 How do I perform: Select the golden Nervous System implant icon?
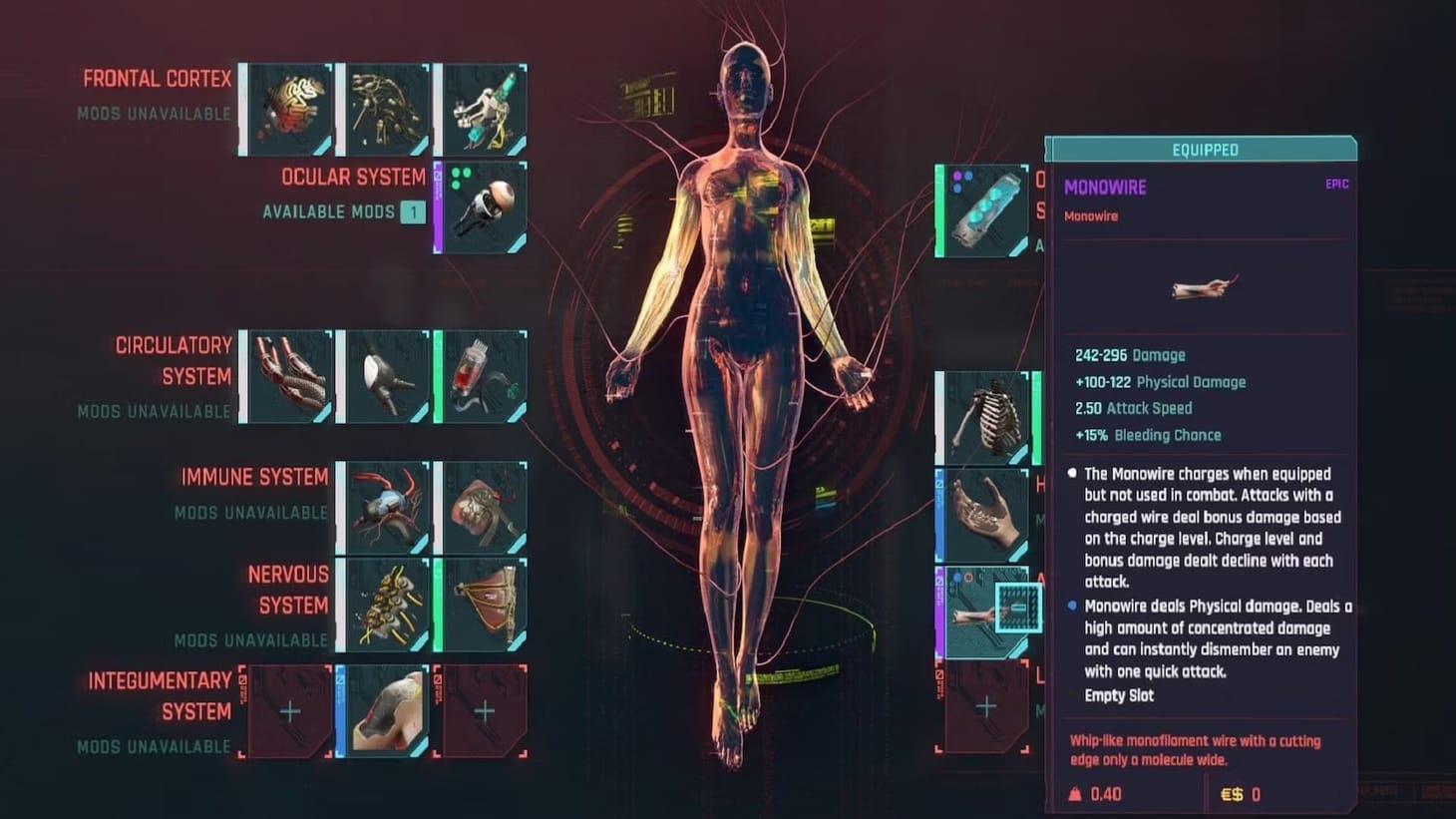[x=384, y=606]
